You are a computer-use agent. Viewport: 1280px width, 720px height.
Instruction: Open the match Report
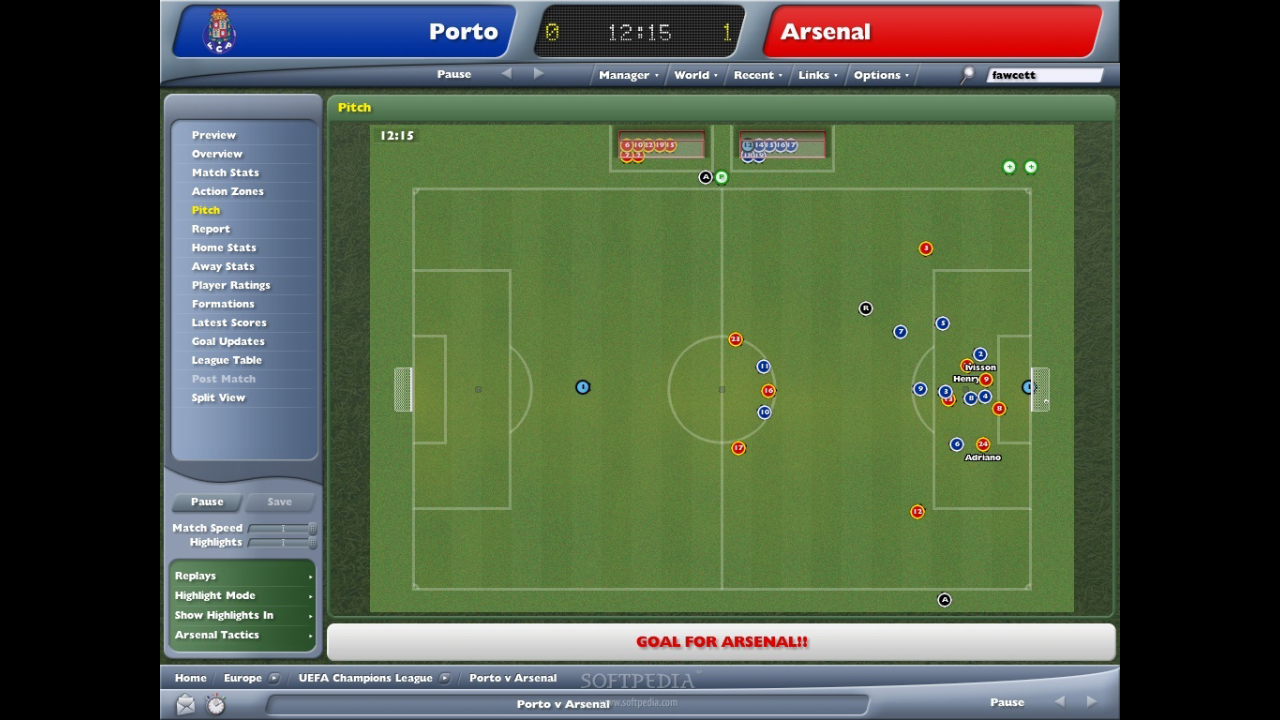[210, 229]
